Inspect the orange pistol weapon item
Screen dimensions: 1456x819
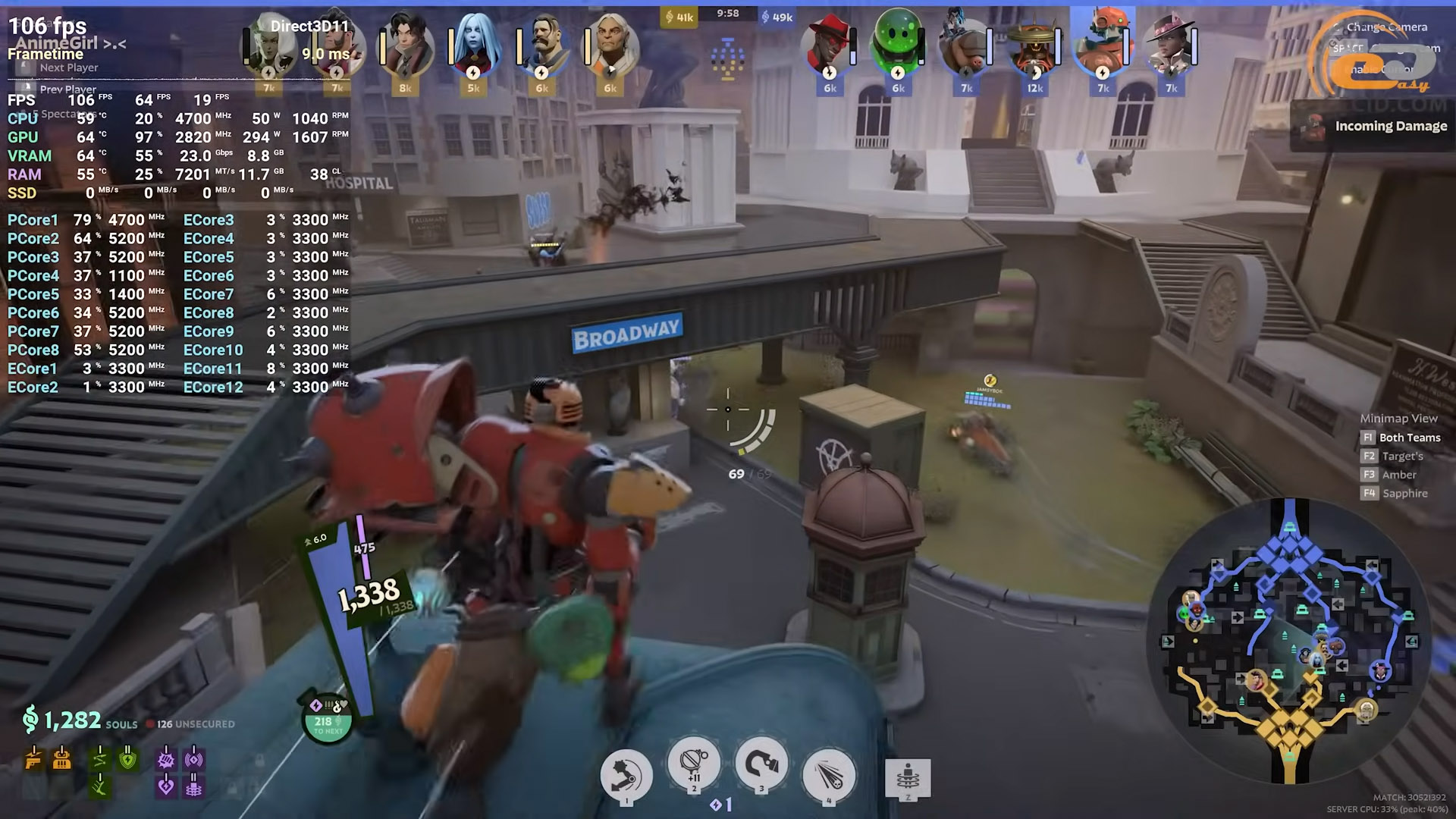tap(33, 759)
